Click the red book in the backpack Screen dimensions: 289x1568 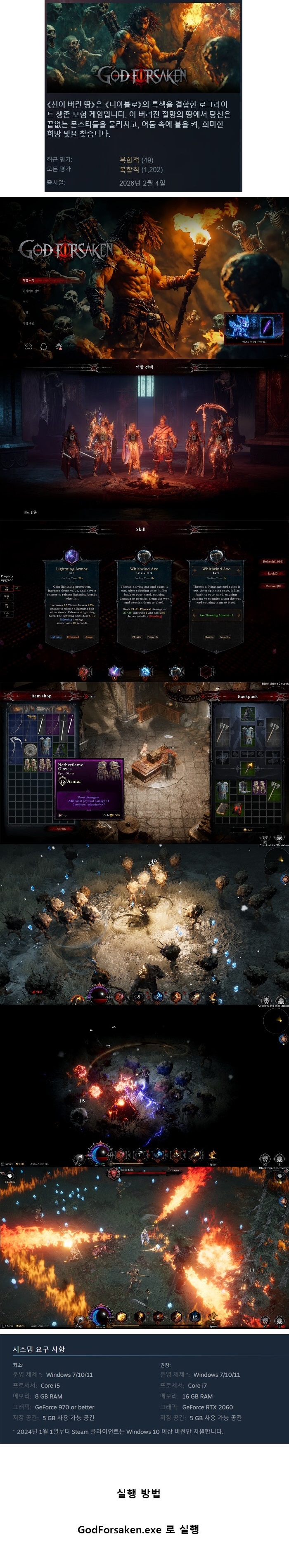pos(238,808)
